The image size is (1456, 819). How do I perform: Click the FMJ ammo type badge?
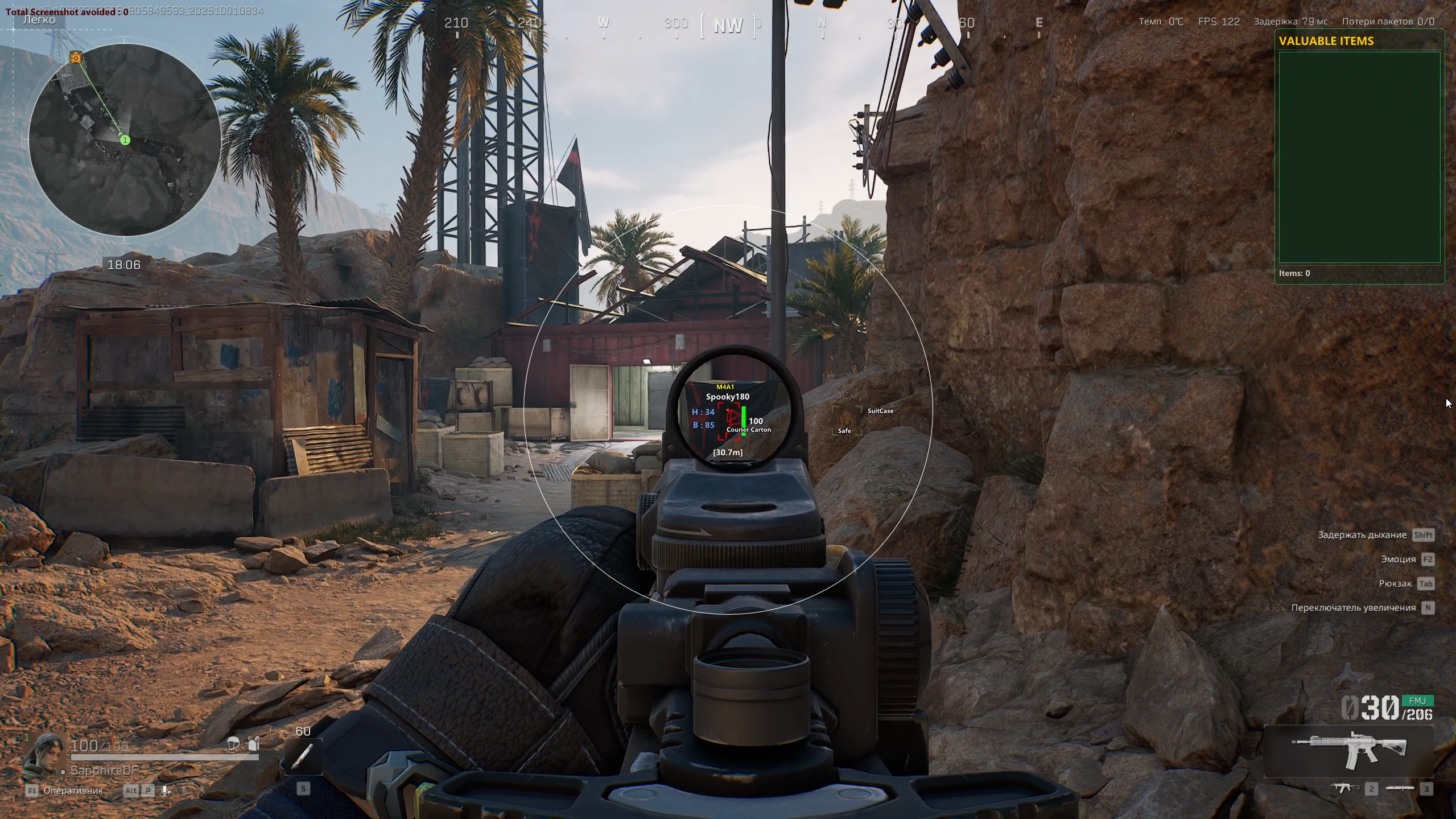tap(1417, 701)
